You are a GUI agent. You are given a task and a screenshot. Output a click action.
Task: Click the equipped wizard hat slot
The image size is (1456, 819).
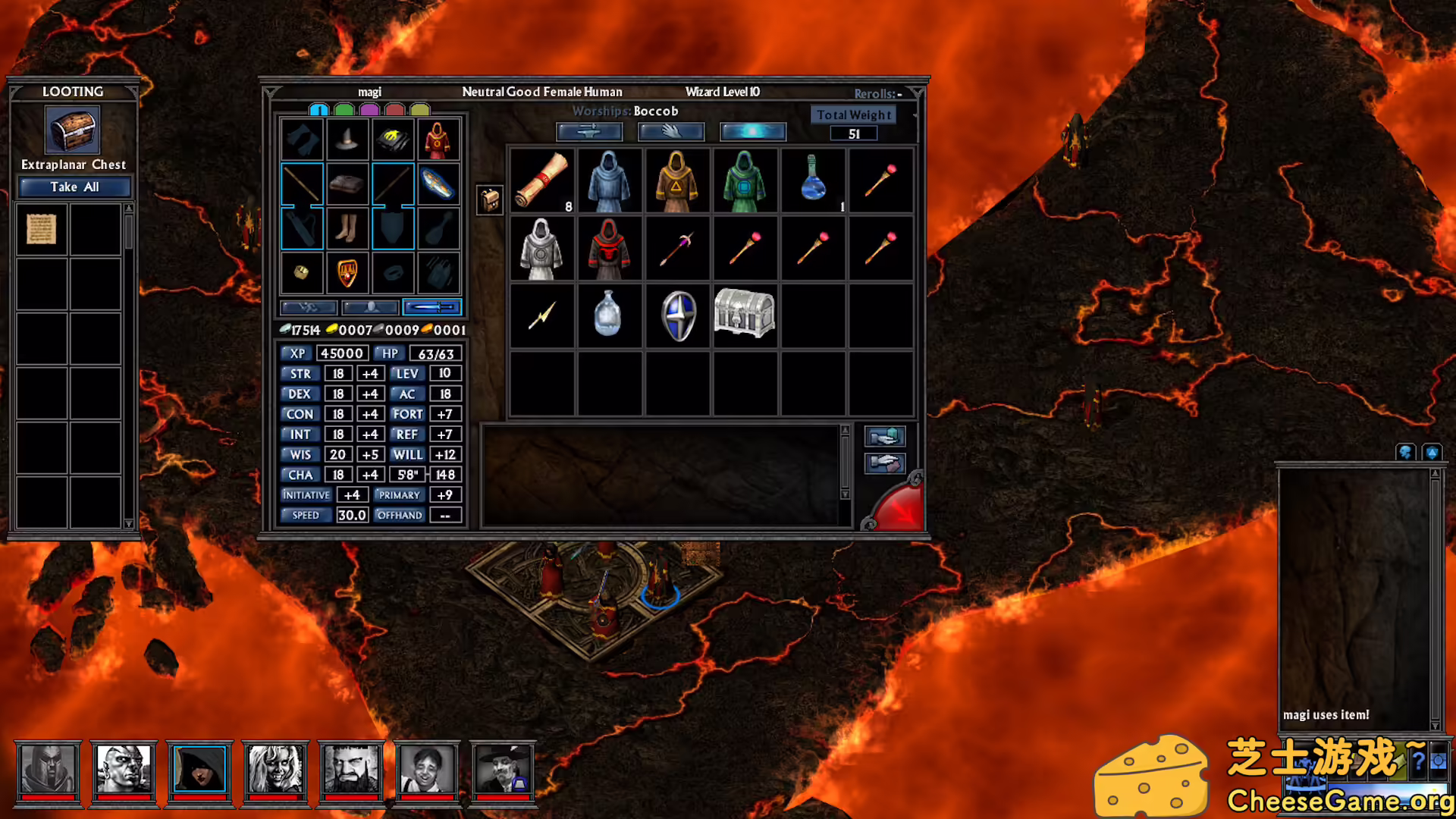click(347, 140)
